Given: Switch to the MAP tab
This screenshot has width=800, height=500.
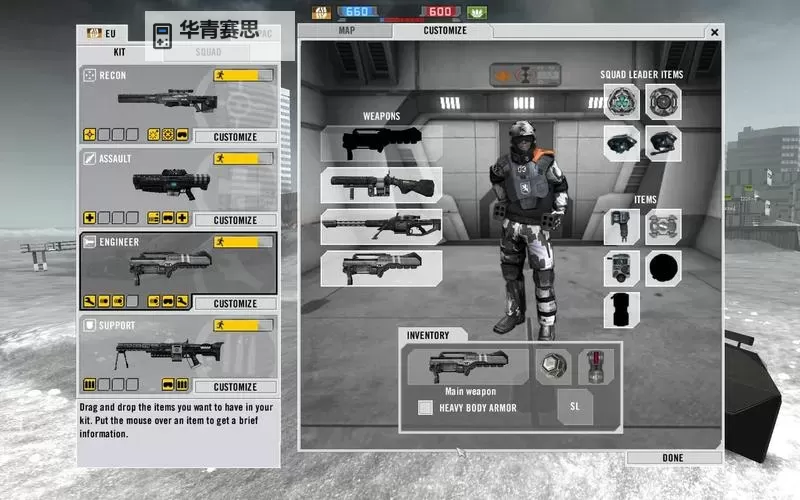Looking at the screenshot, I should [x=347, y=30].
